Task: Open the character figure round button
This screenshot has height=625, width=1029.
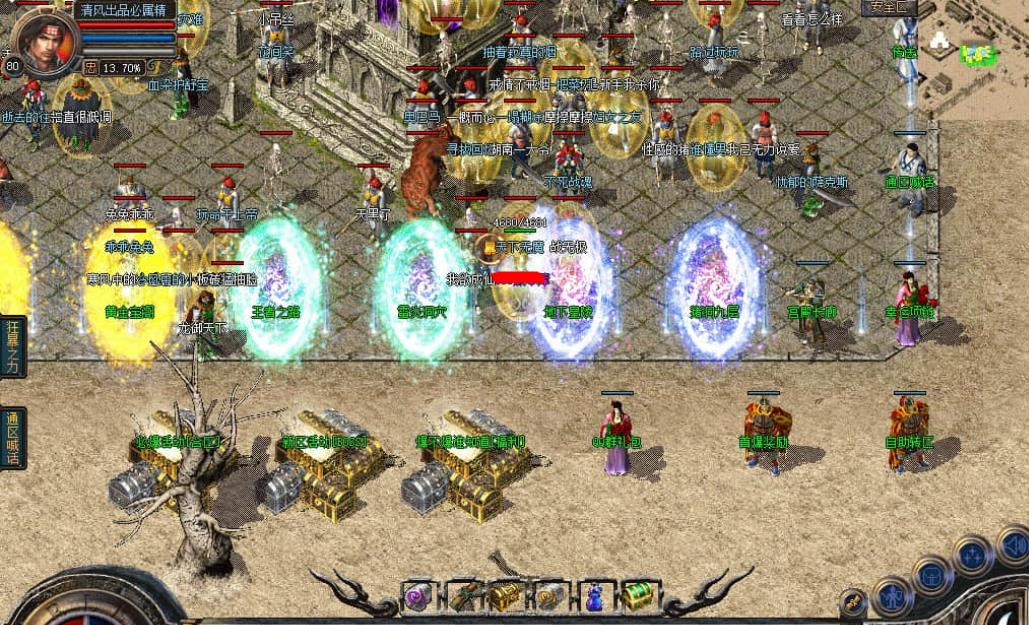Action: [892, 598]
